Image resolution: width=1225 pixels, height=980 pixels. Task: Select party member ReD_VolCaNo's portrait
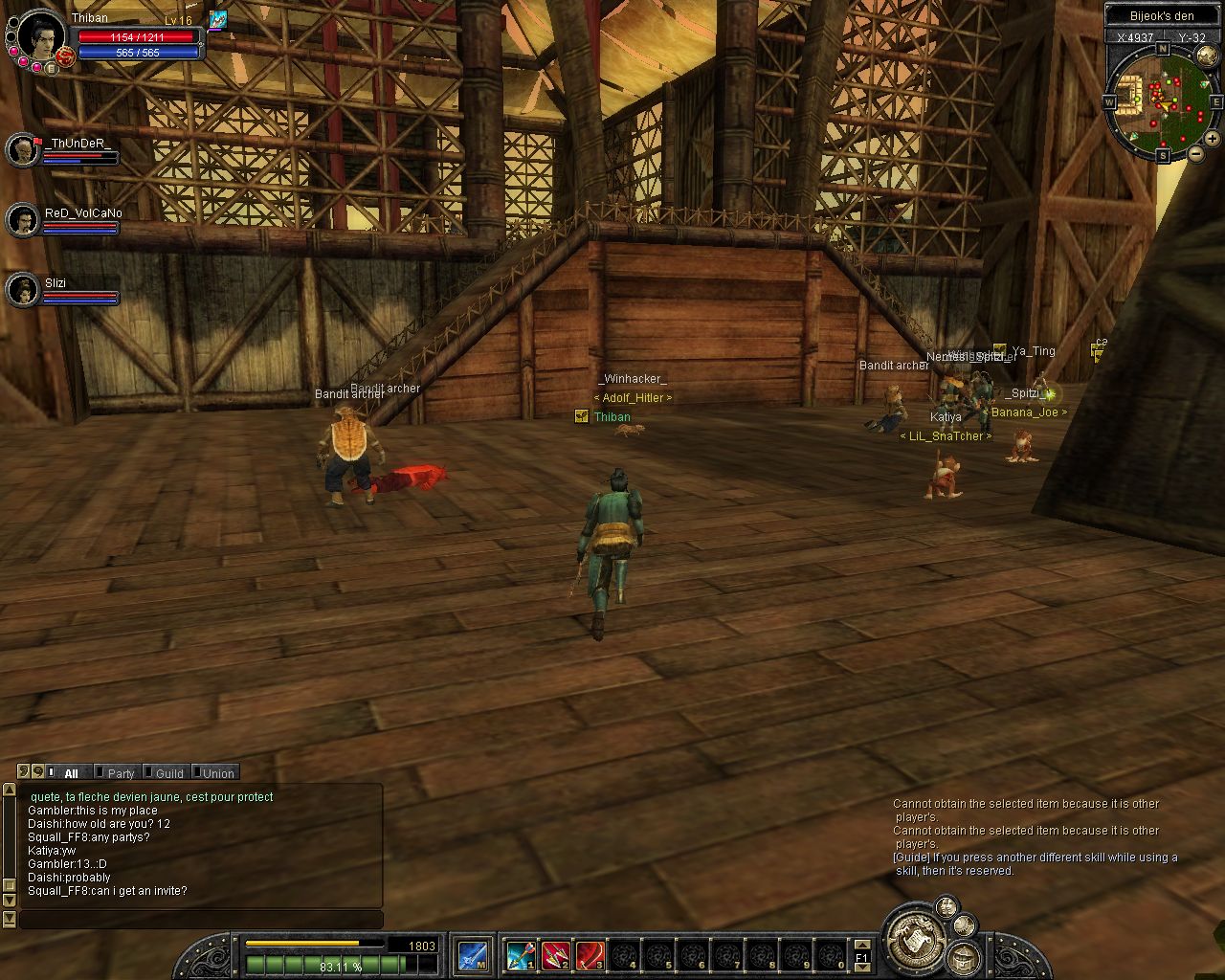coord(22,220)
